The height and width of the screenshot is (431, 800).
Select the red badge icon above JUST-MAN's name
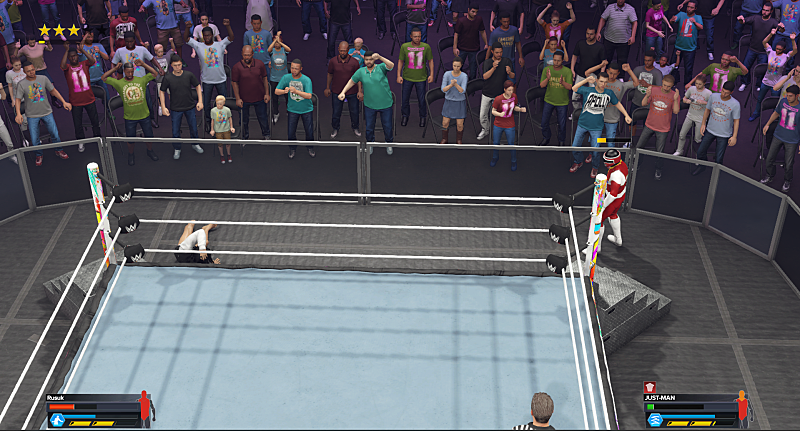coord(649,386)
